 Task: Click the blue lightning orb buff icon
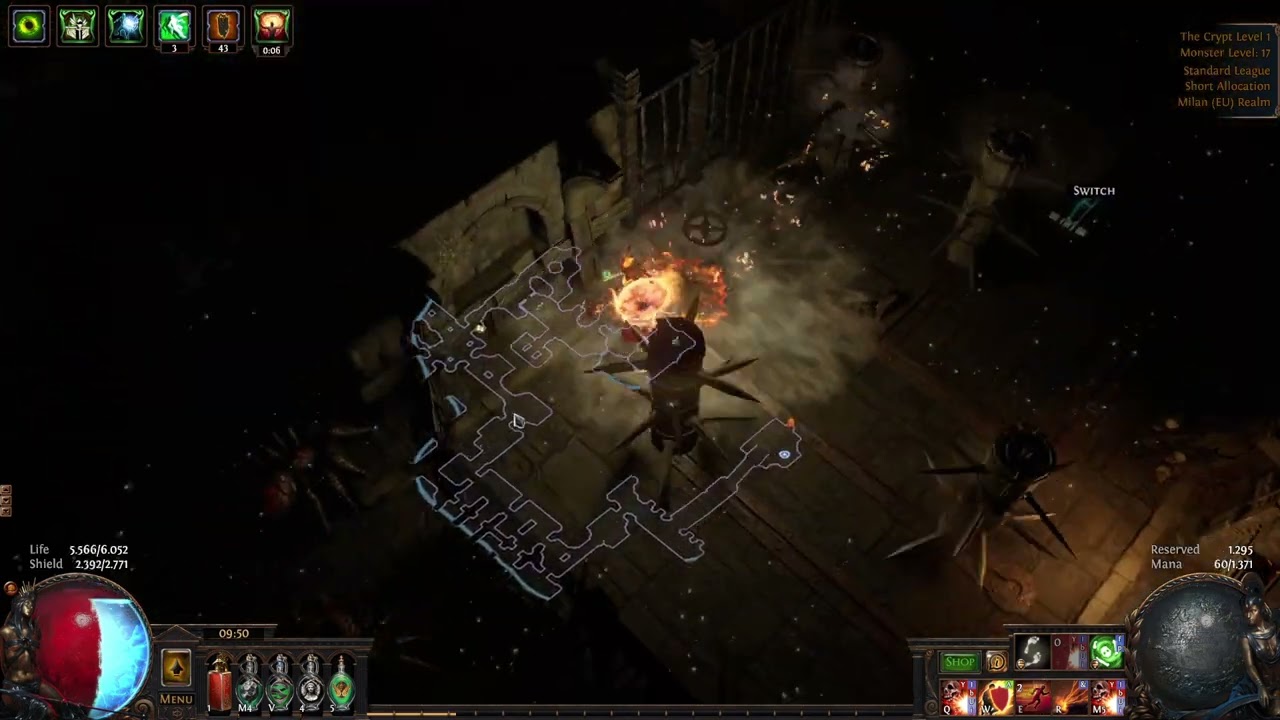point(126,26)
